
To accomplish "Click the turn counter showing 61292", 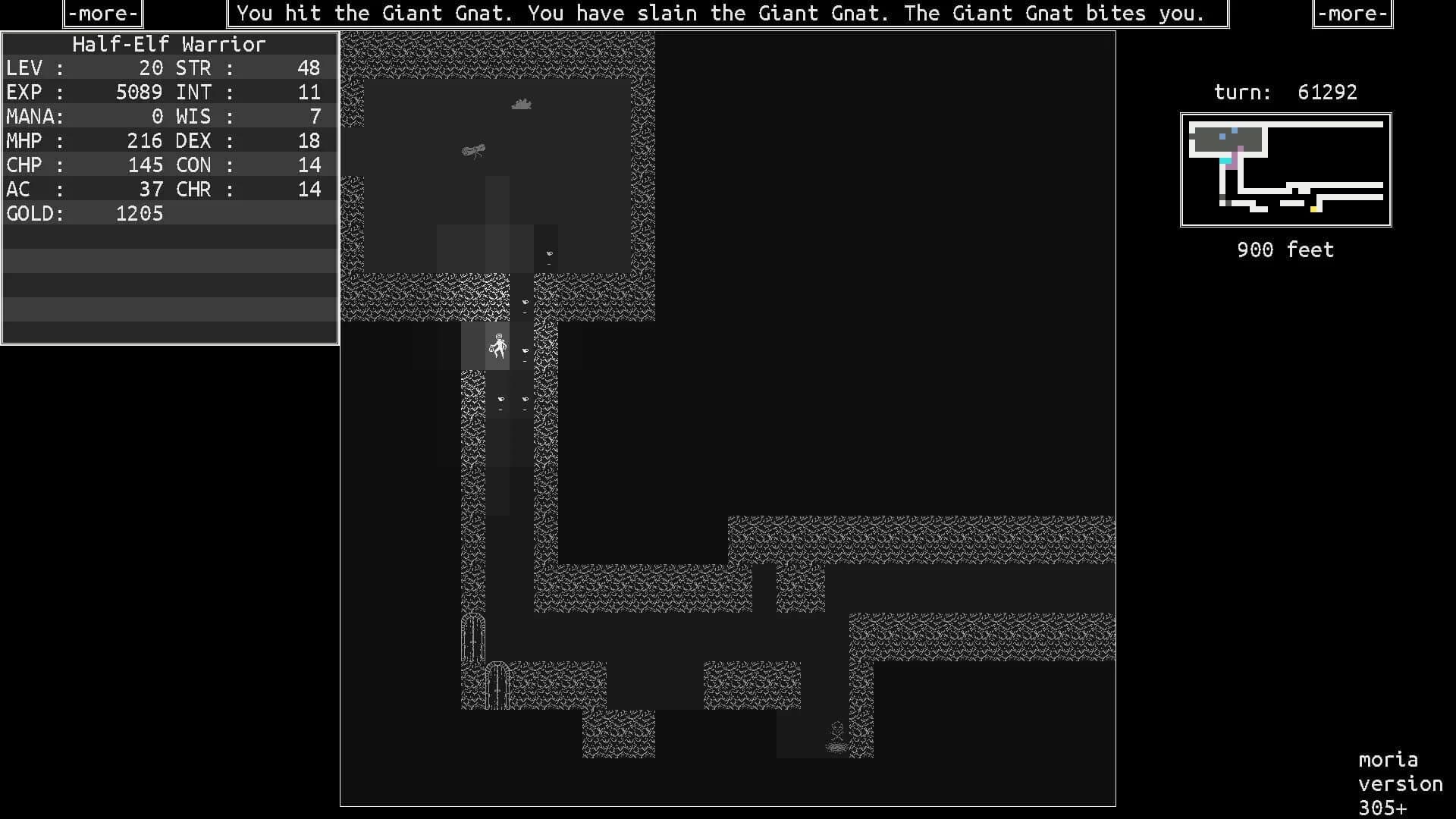I will pos(1285,92).
